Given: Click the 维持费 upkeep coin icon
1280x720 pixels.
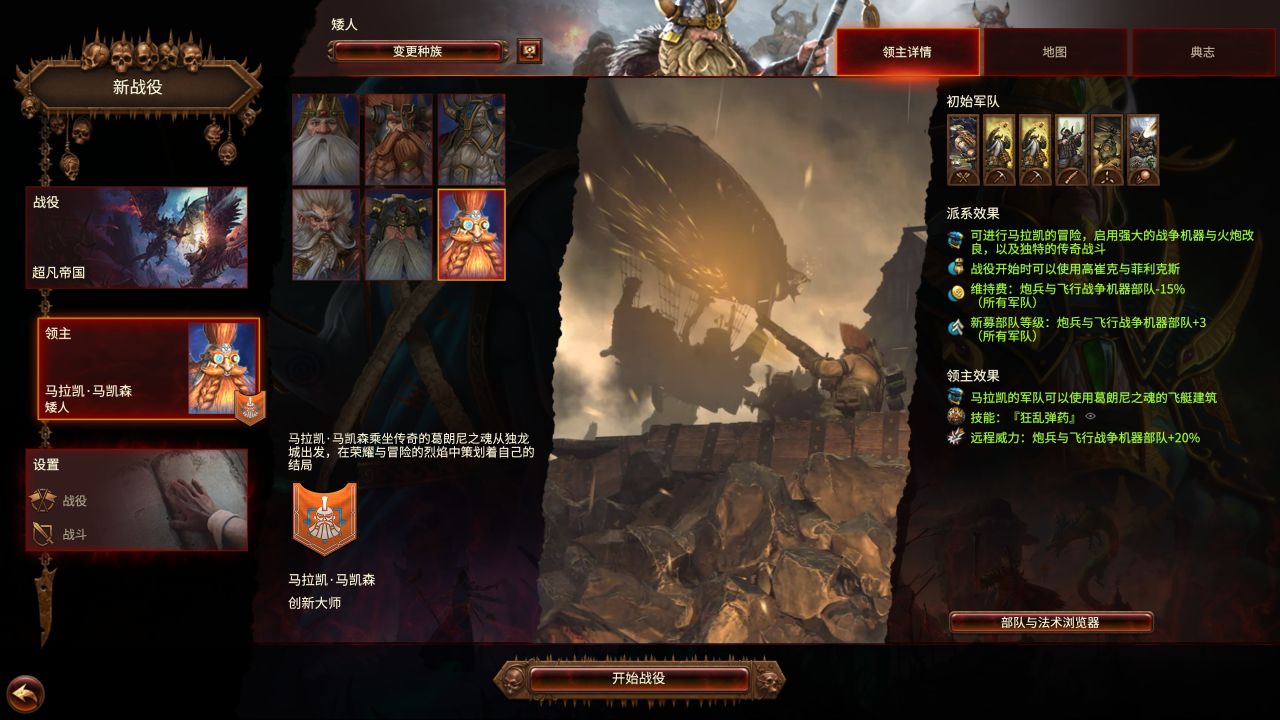Looking at the screenshot, I should (955, 290).
